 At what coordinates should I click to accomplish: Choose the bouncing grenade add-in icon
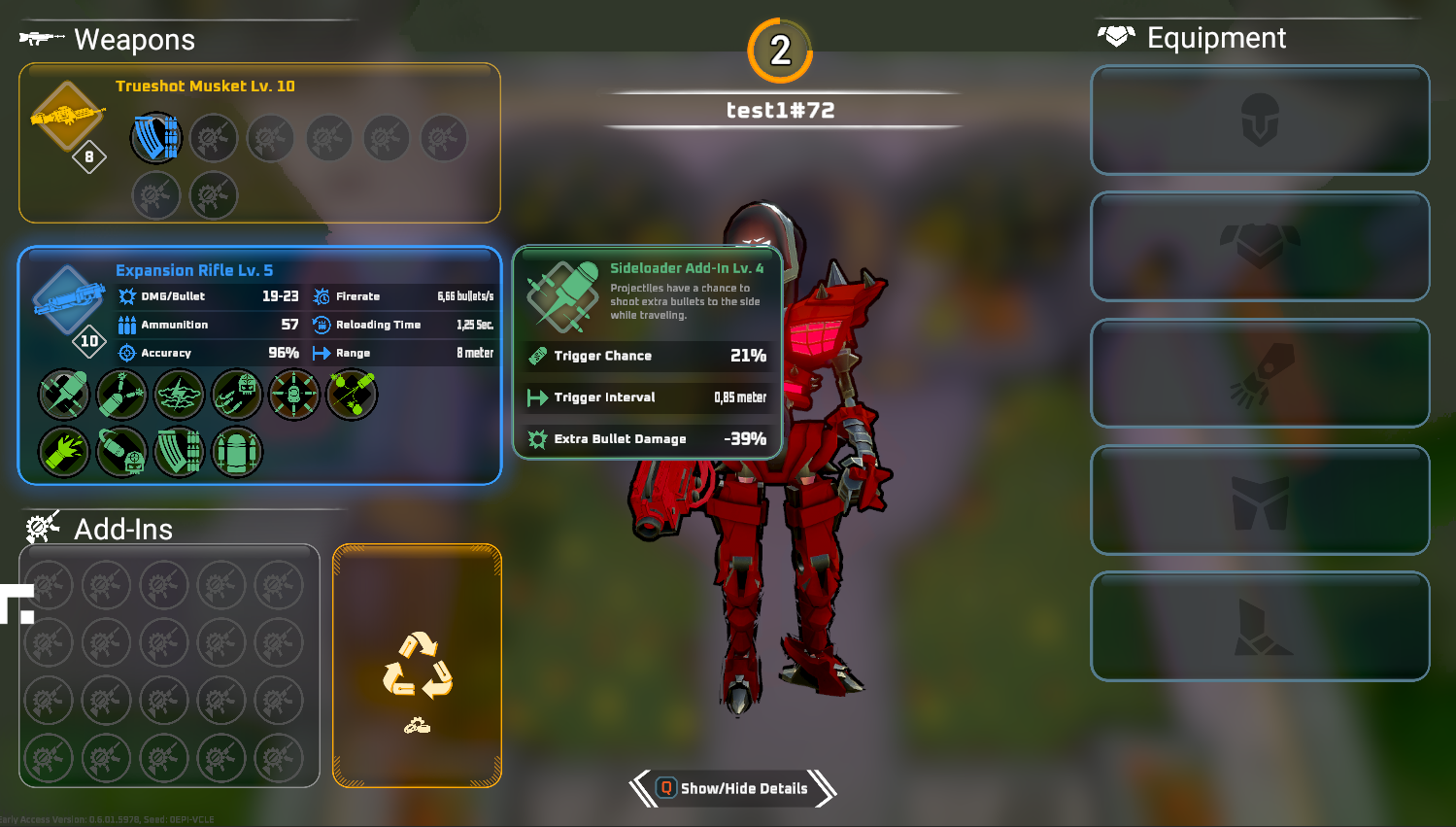[x=352, y=396]
